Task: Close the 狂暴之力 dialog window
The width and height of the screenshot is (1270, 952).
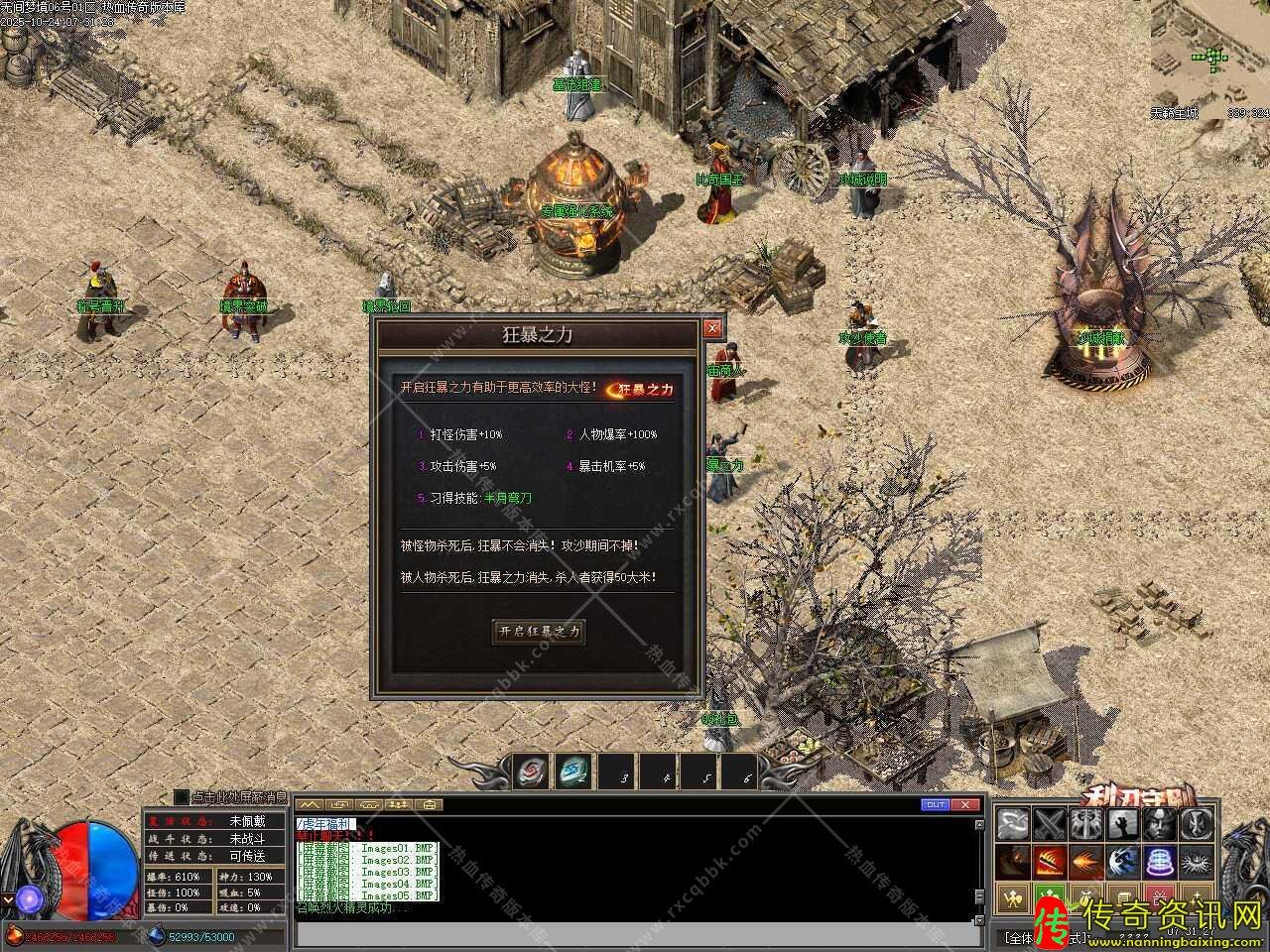Action: point(711,328)
